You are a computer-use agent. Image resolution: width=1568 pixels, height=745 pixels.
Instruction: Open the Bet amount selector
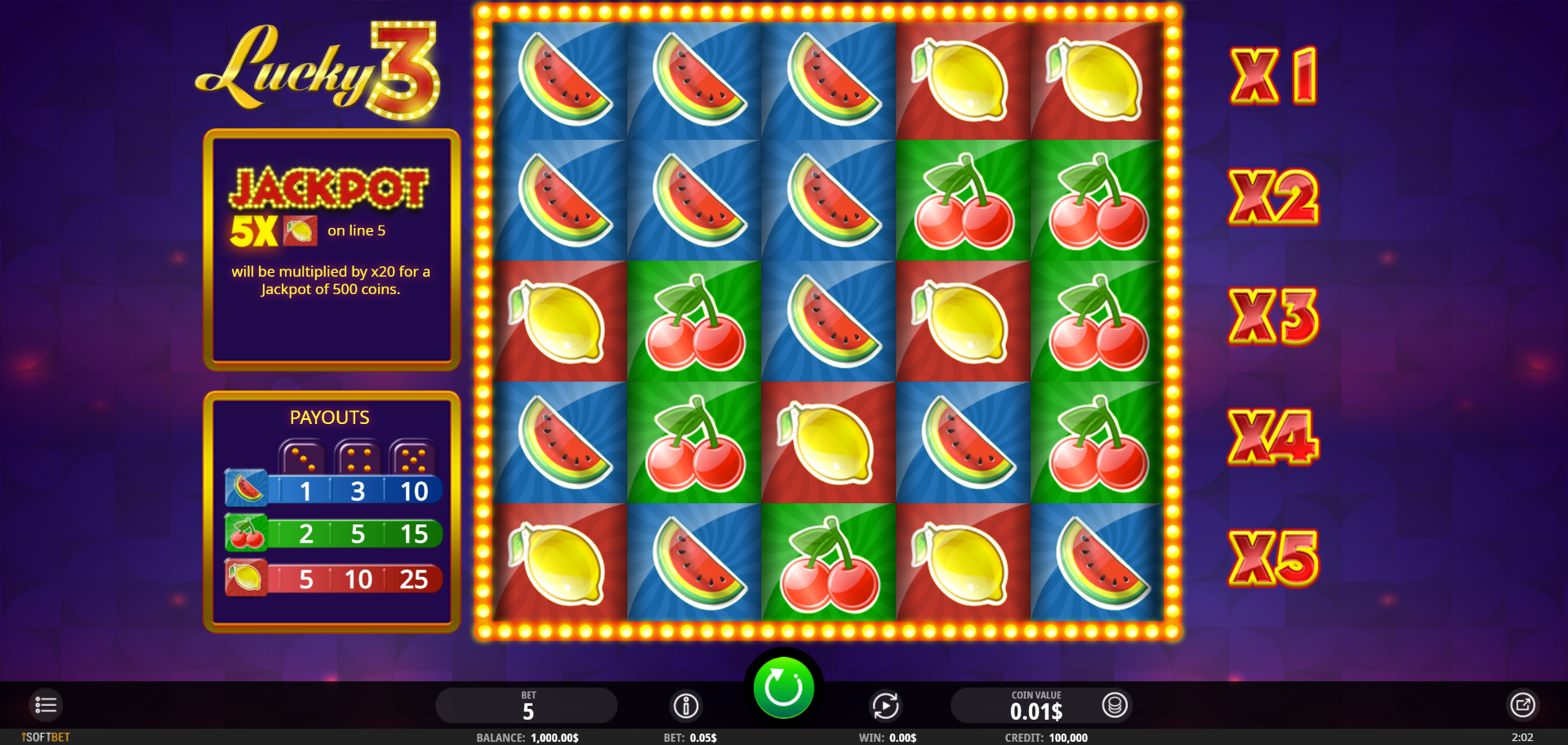click(x=527, y=706)
